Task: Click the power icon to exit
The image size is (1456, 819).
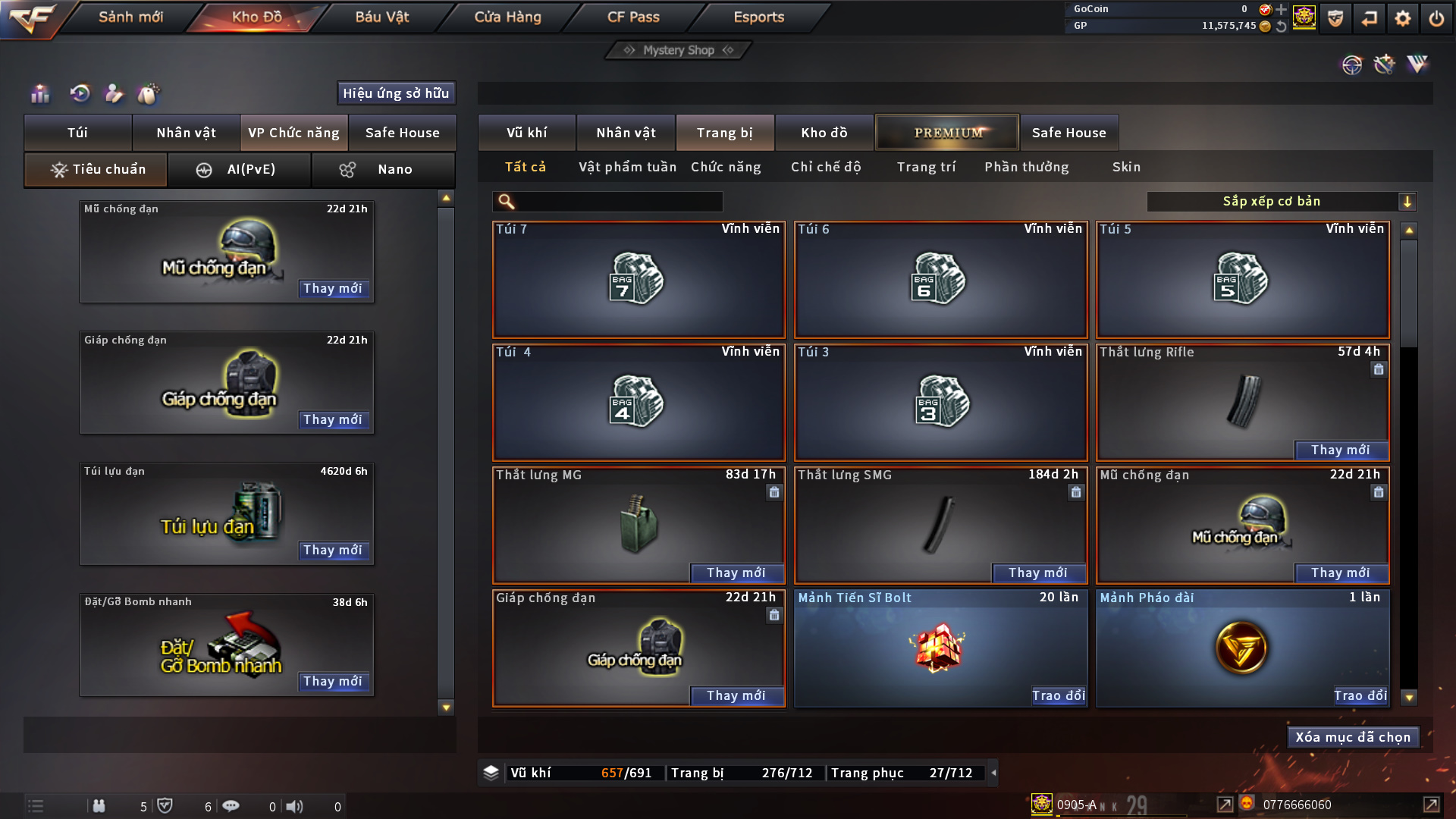Action: [1436, 18]
